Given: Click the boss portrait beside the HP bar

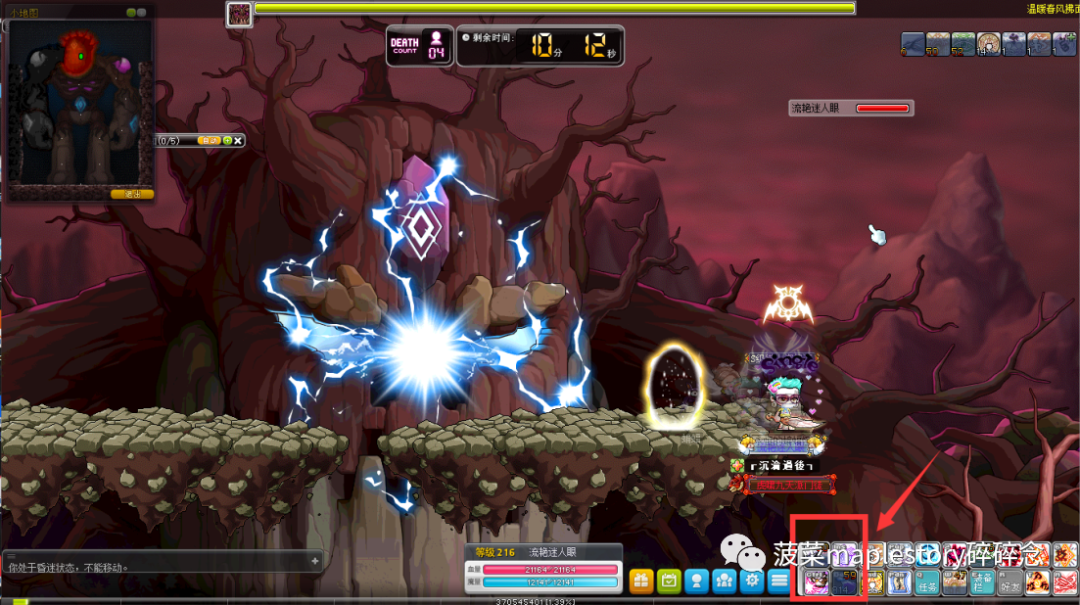Looking at the screenshot, I should (x=239, y=13).
